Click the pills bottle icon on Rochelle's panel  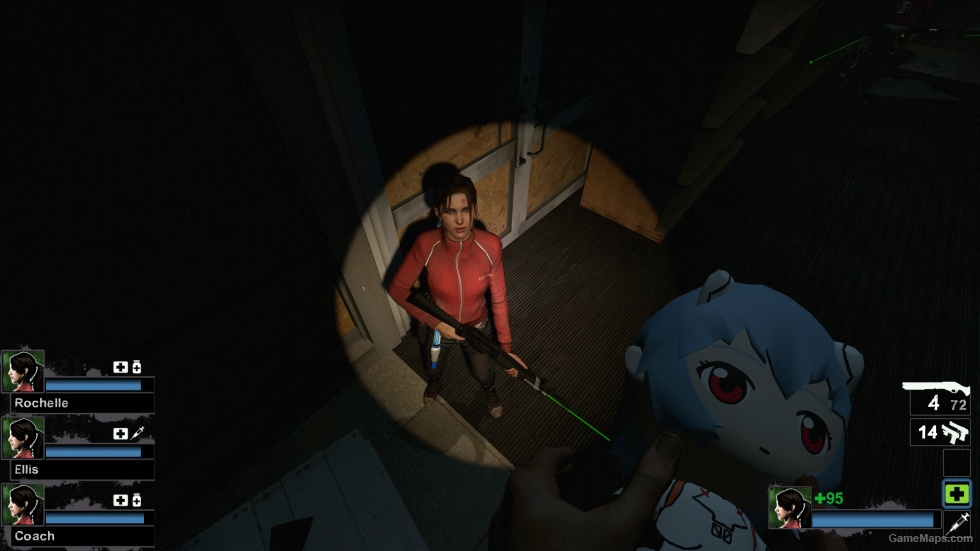(137, 367)
